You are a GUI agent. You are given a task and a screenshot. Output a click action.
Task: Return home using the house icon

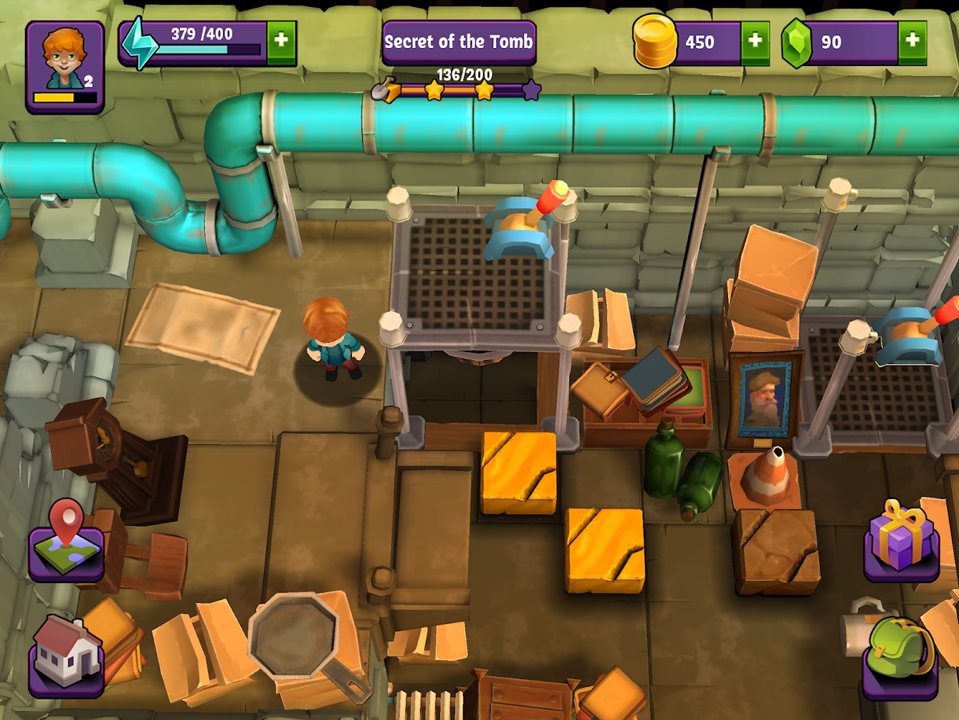pos(66,652)
